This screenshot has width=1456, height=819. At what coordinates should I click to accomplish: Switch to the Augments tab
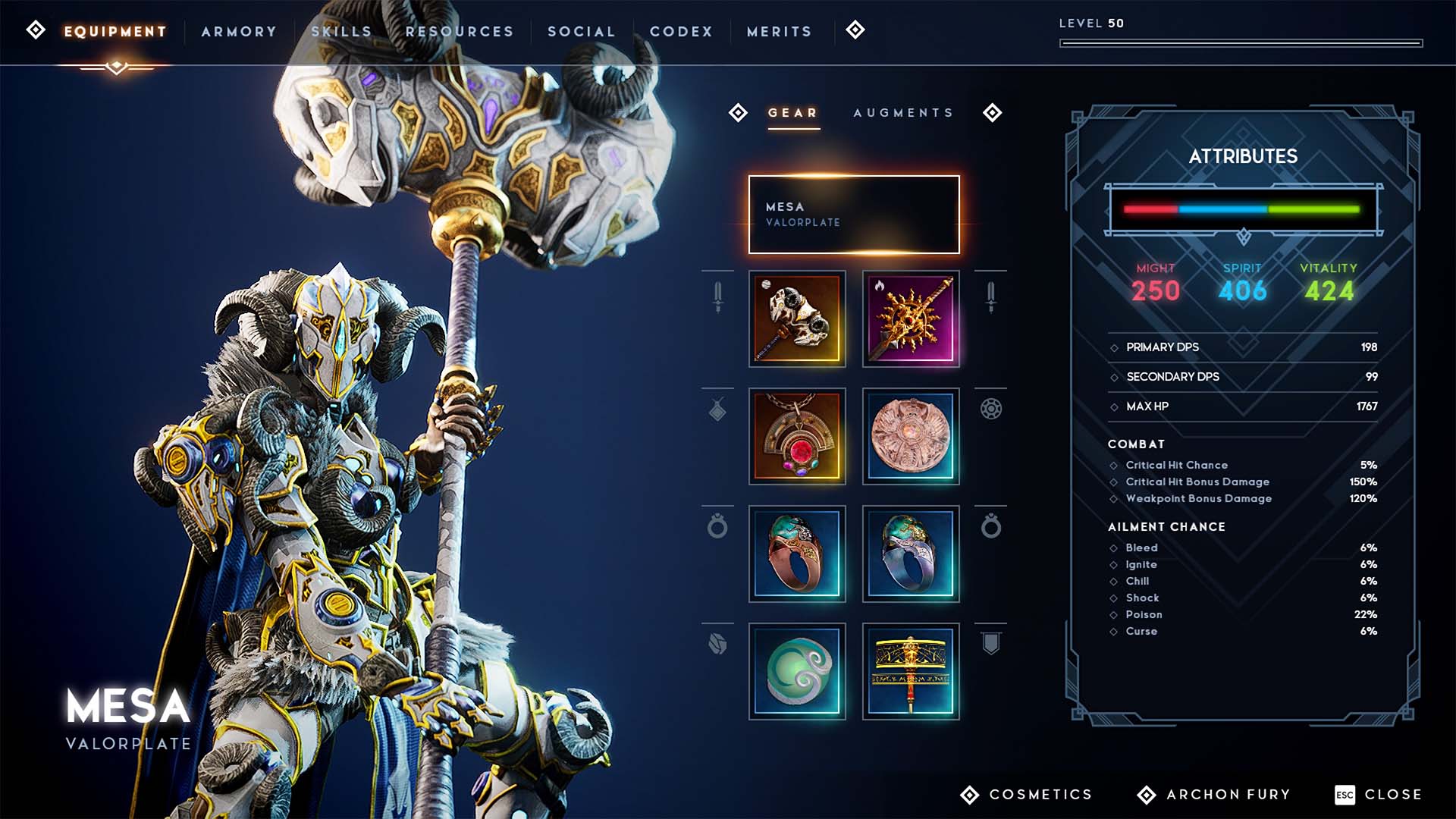[903, 113]
